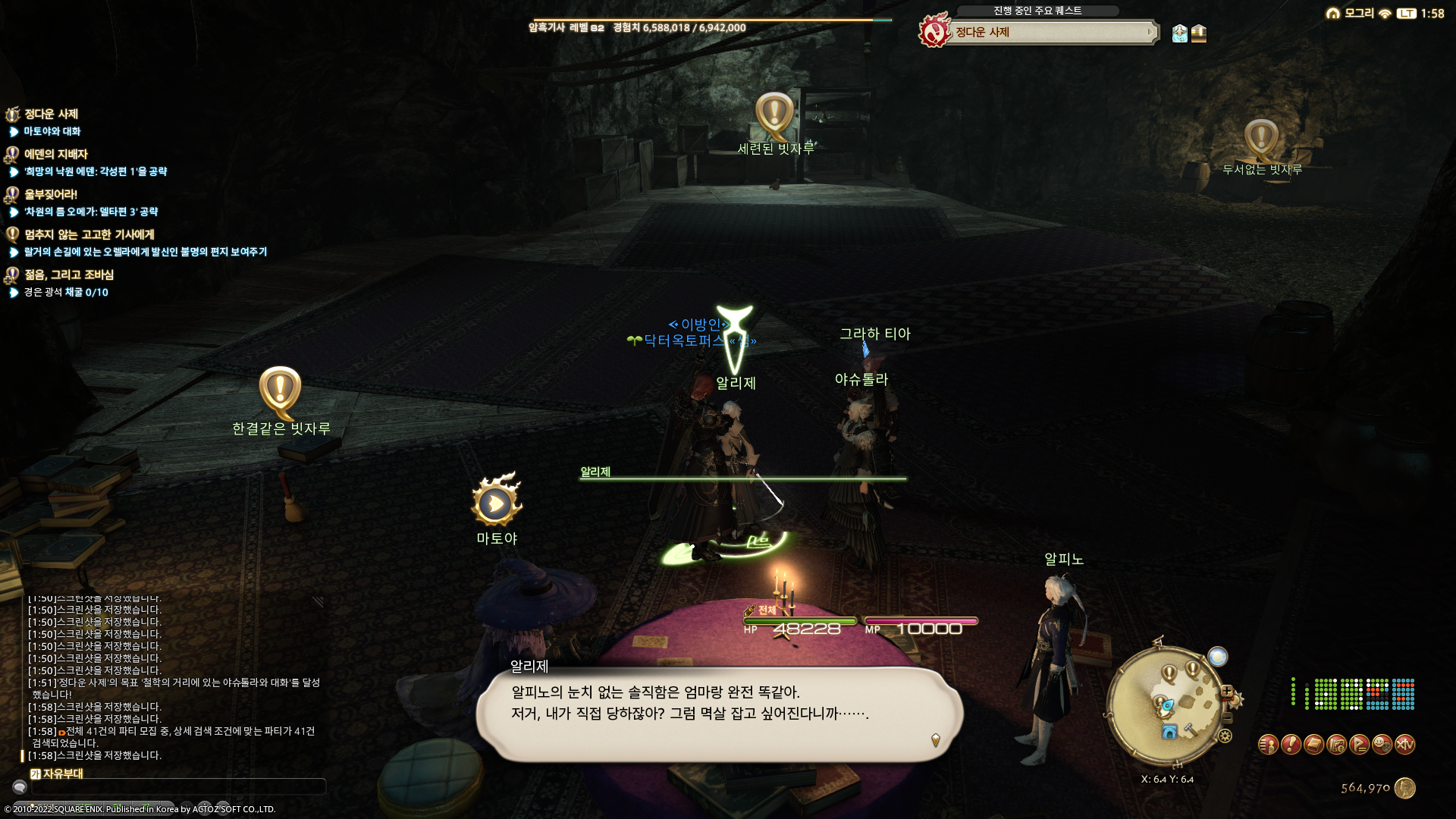Click the weather orb icon beside the minimap
The image size is (1456, 819).
click(1217, 657)
